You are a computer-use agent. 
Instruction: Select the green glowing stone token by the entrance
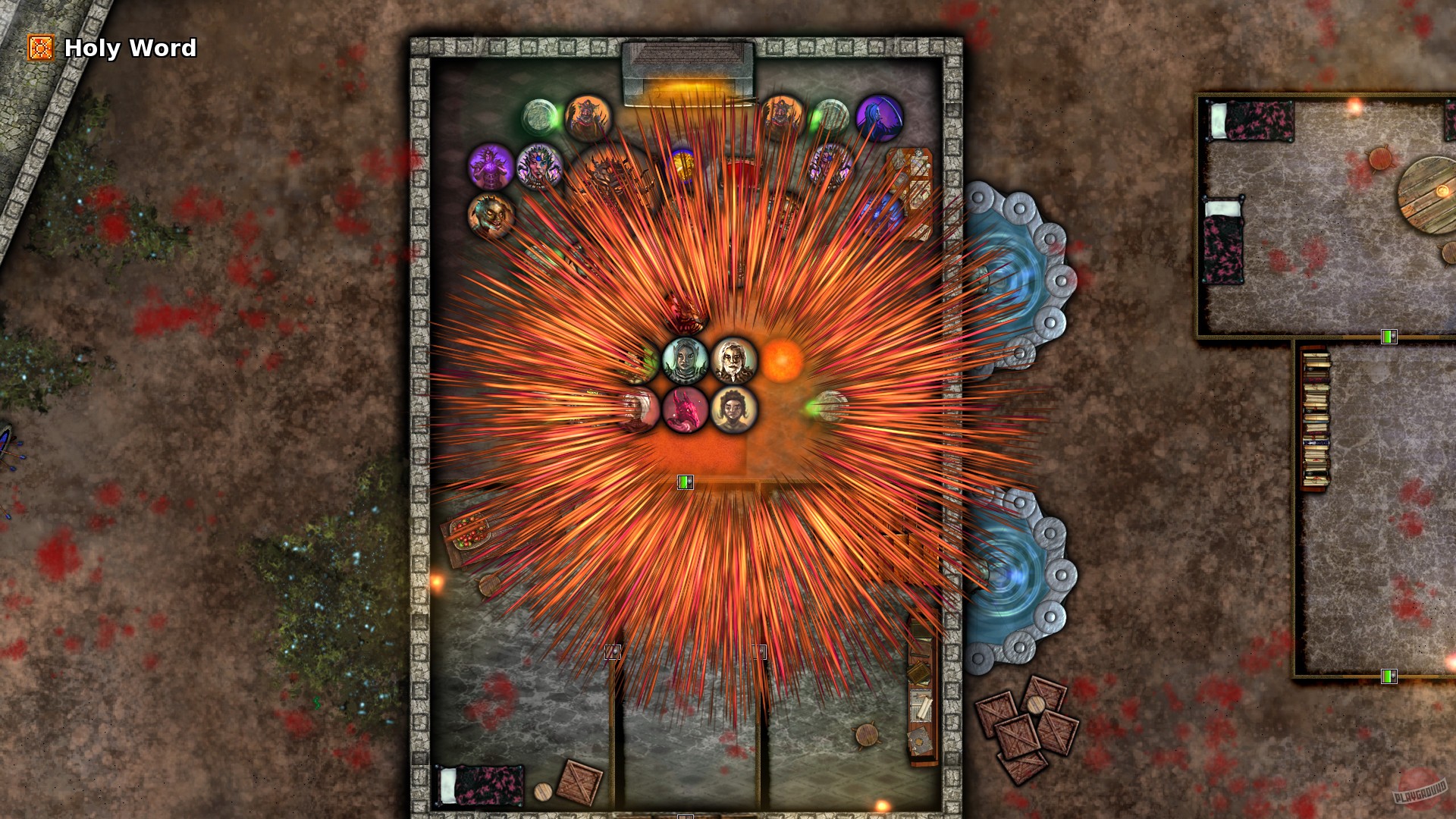click(x=540, y=116)
